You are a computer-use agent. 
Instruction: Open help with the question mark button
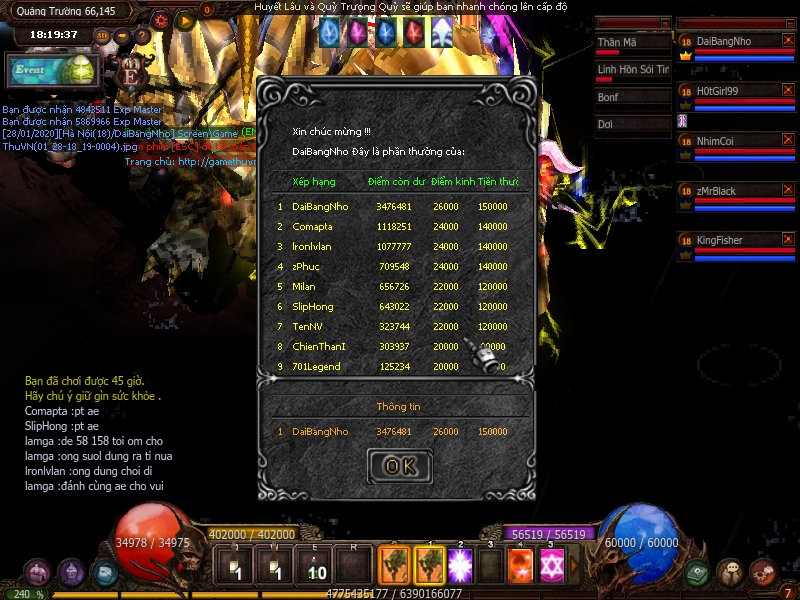pos(141,36)
